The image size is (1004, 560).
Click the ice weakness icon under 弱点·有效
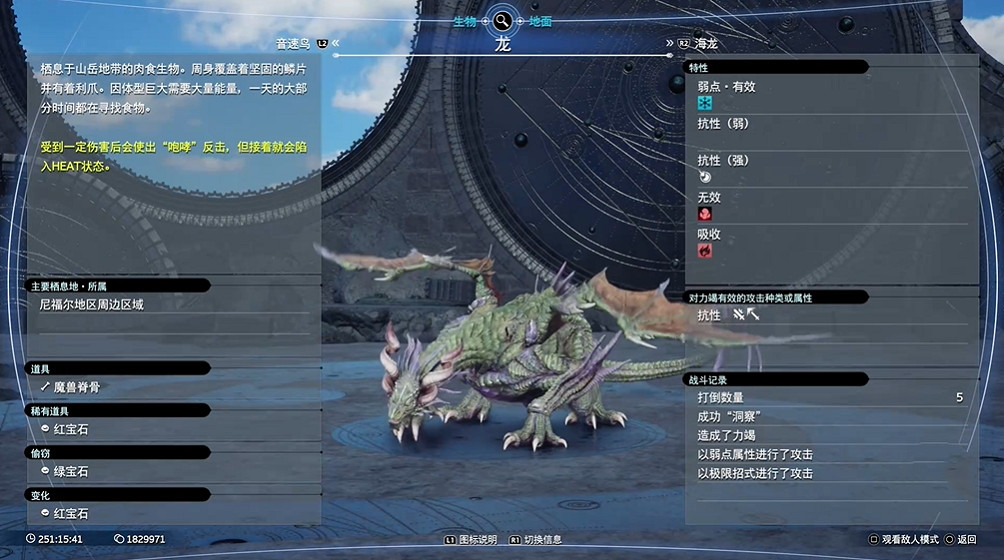pos(705,104)
